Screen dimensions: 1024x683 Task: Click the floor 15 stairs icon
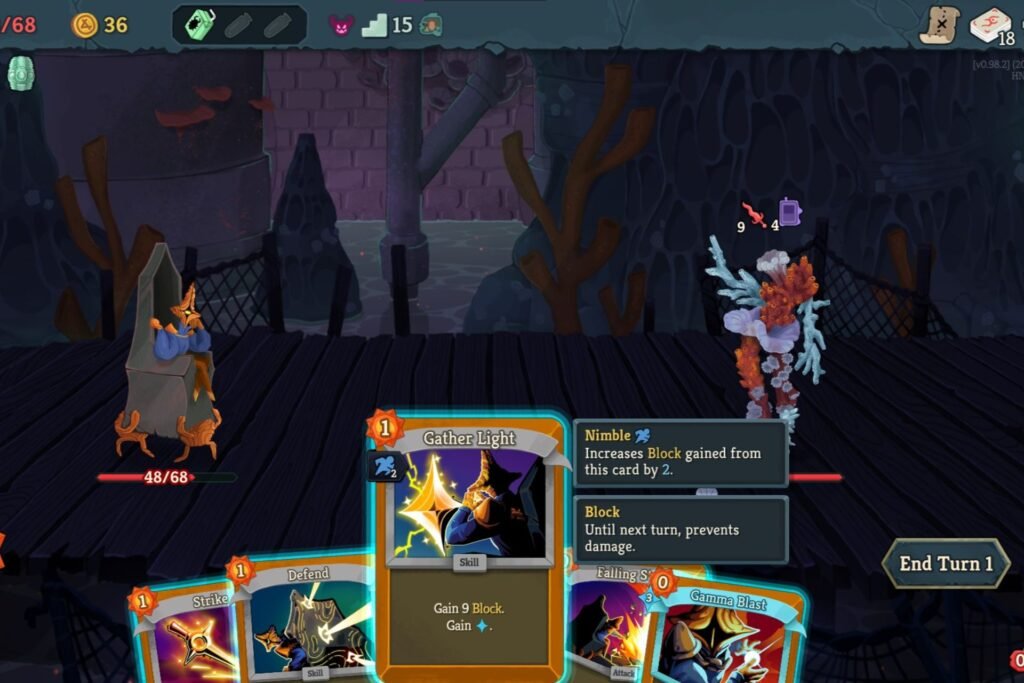(374, 25)
